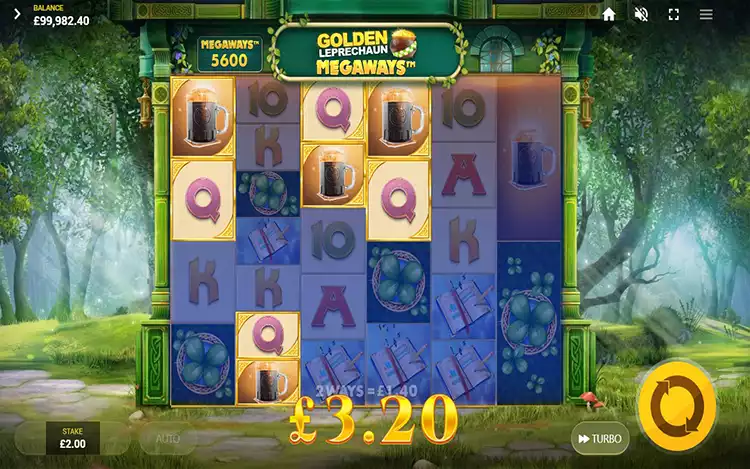Enable Turbo spin mode
The width and height of the screenshot is (750, 469).
[x=600, y=438]
